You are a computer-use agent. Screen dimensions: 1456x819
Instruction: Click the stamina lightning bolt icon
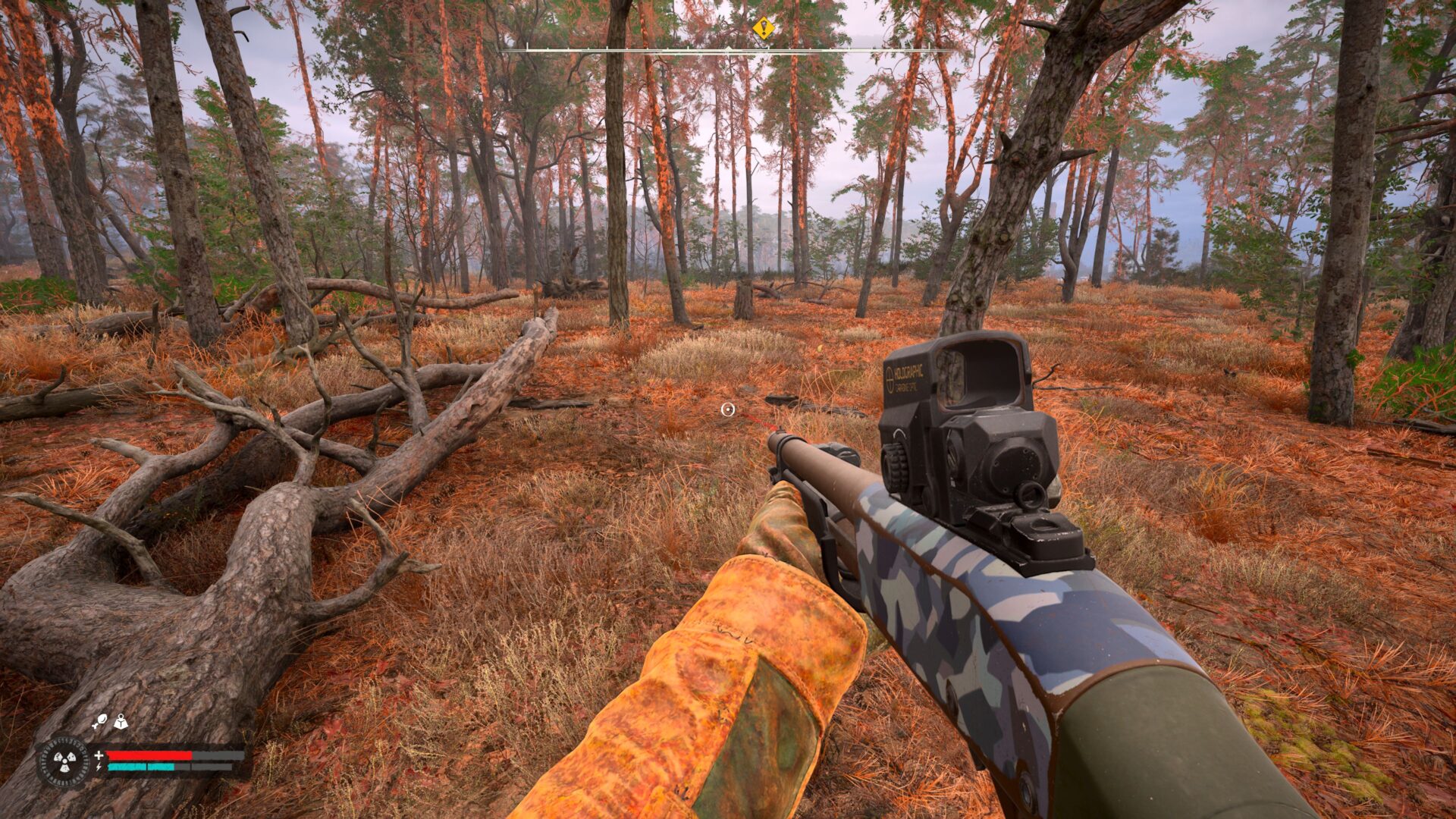[99, 767]
